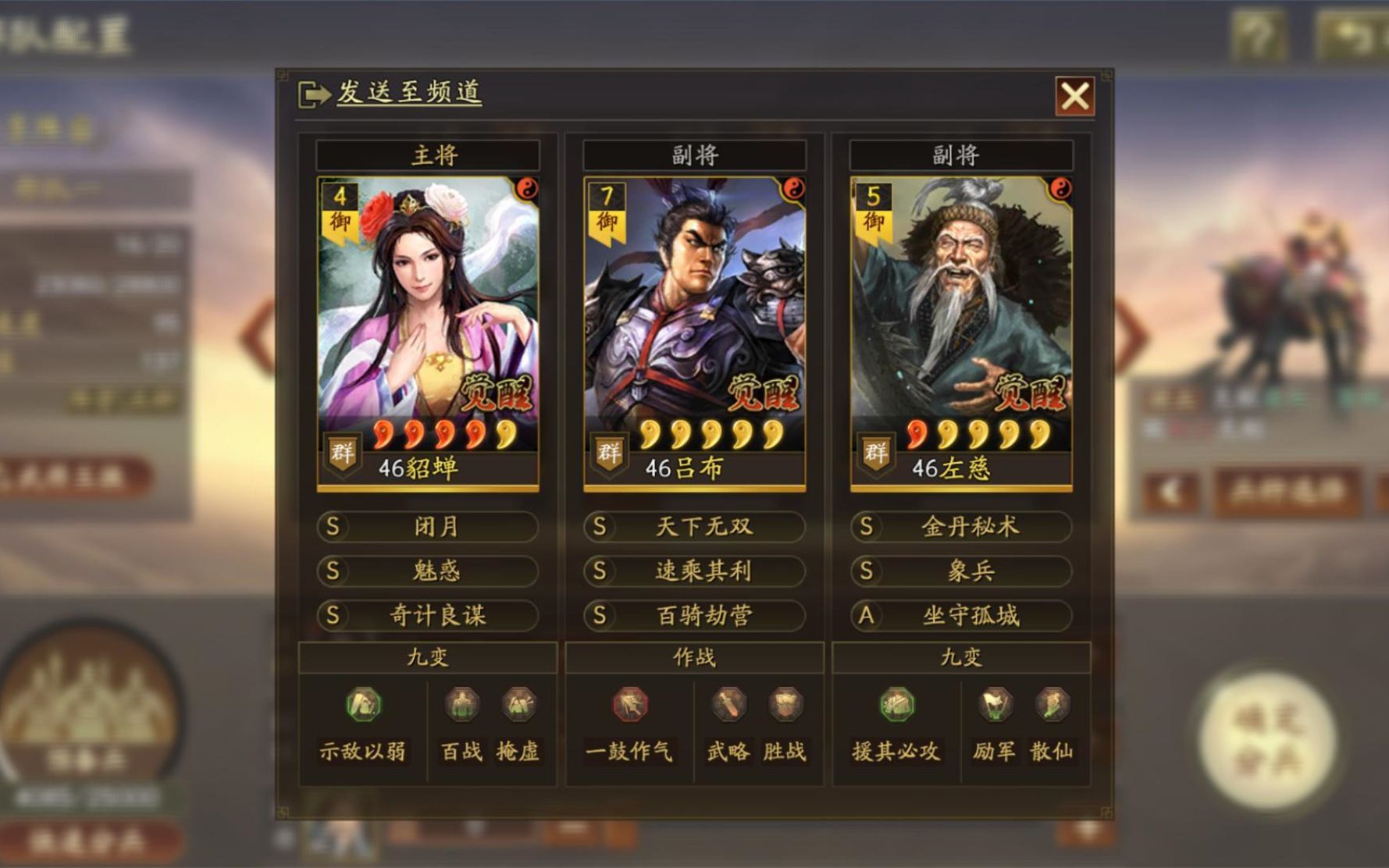Select the 散仙 tactic icon

pyautogui.click(x=1052, y=703)
